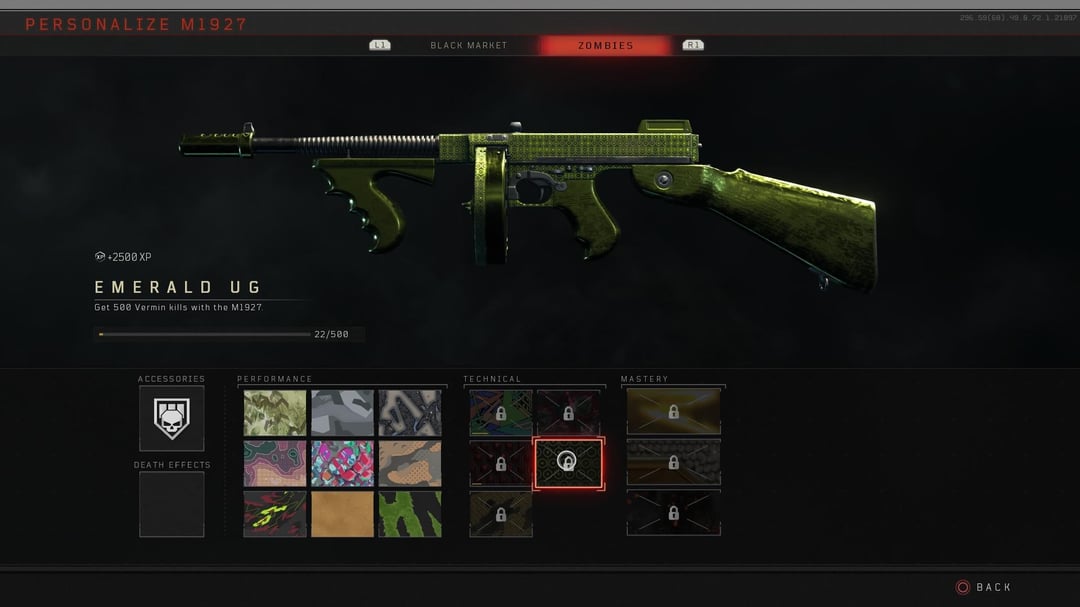1080x607 pixels.
Task: Select the locked dark red Mastery camo
Action: pyautogui.click(x=673, y=512)
